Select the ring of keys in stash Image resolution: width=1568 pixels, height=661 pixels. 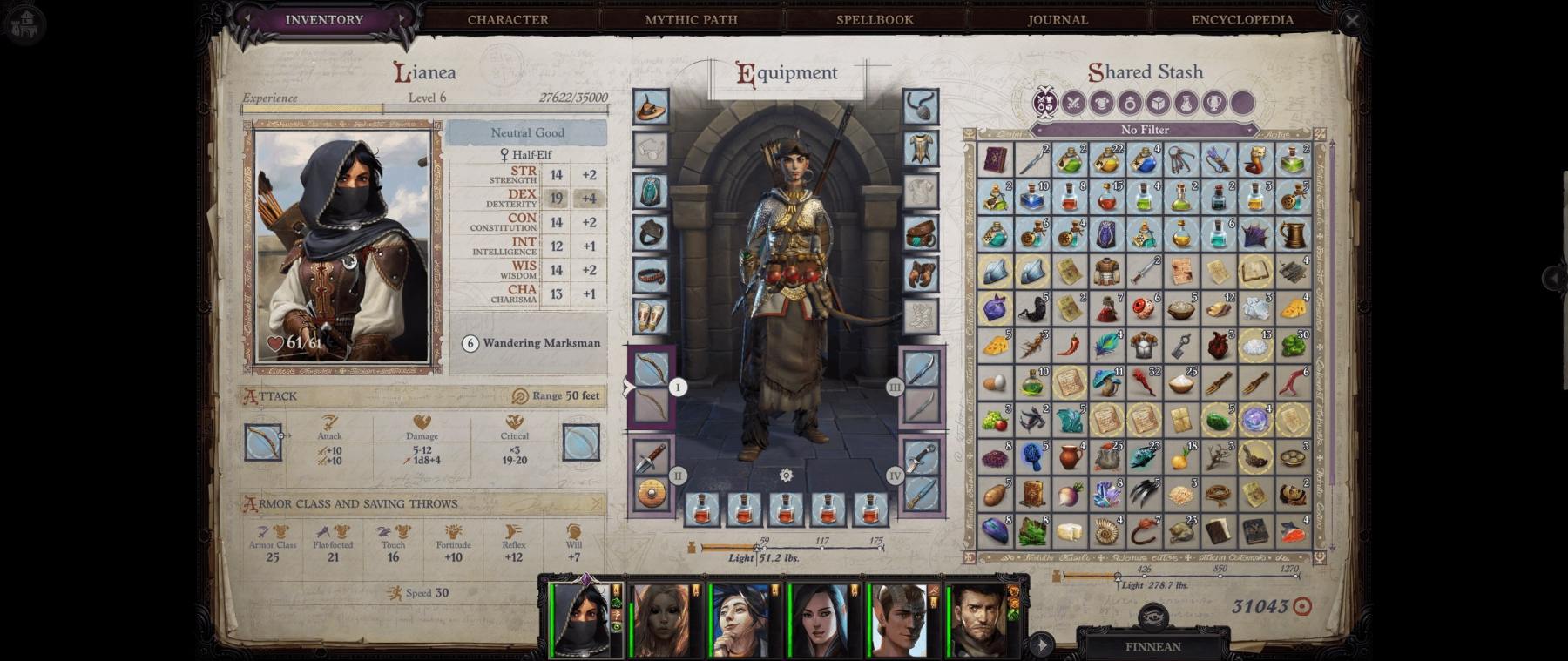[x=1181, y=161]
